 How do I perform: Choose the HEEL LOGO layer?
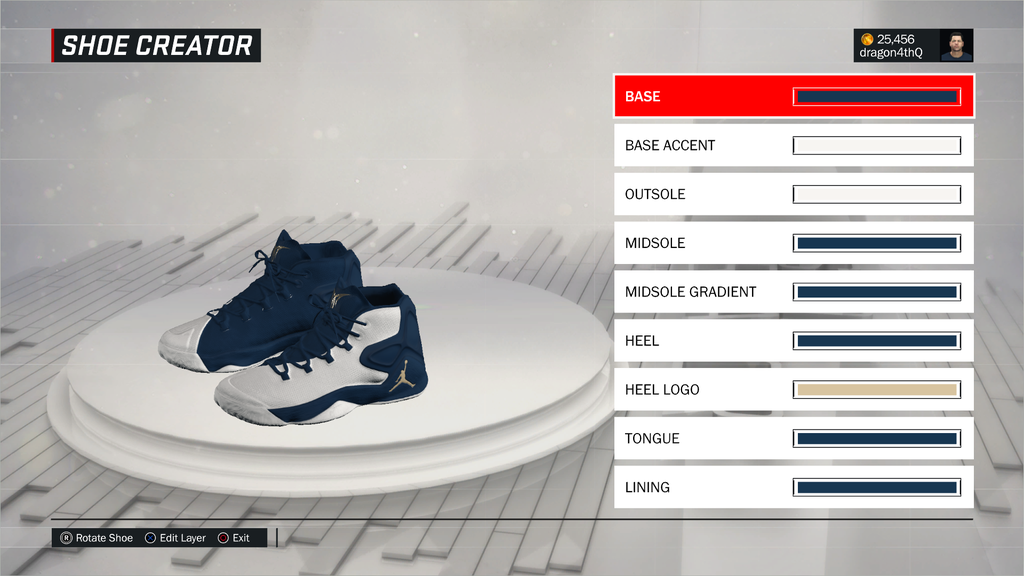coord(793,389)
